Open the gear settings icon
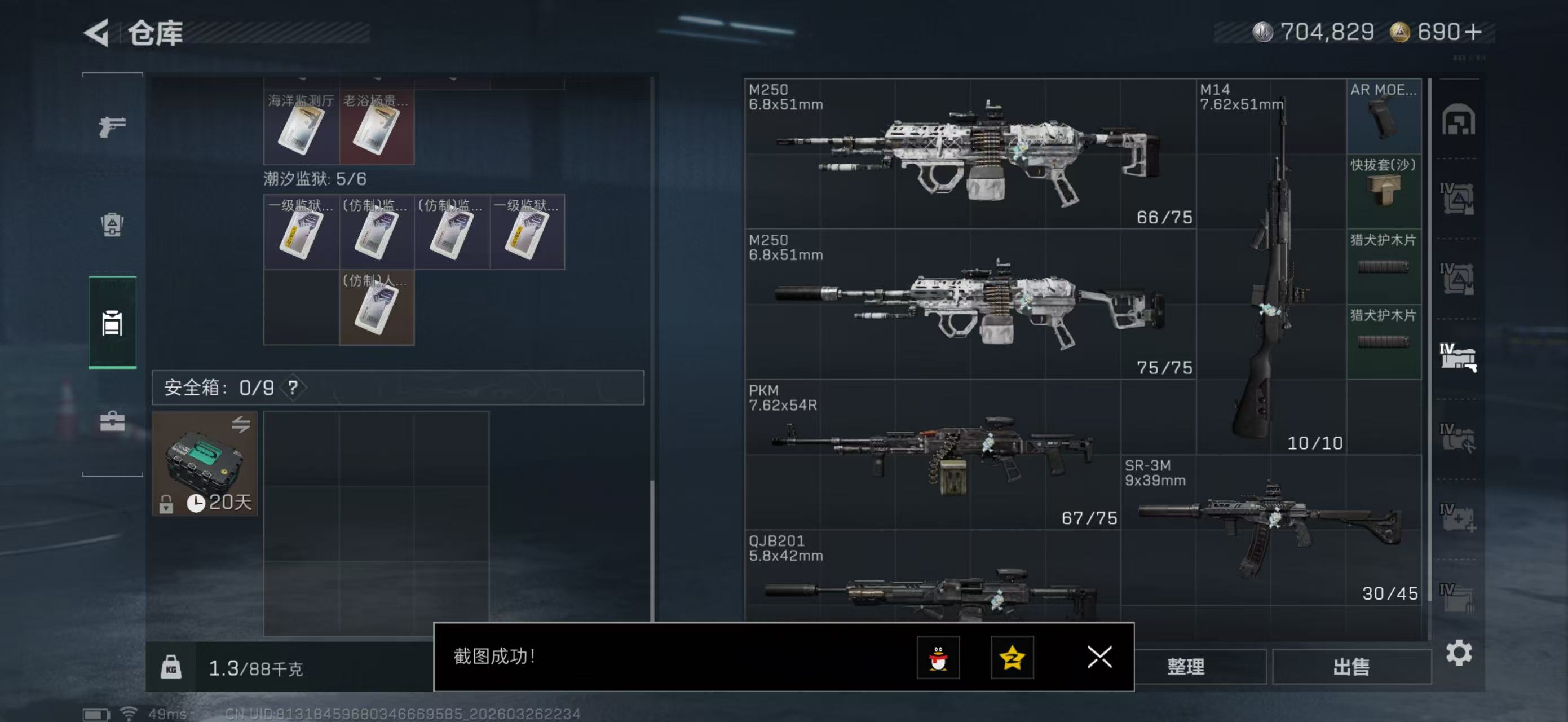 [x=1459, y=653]
